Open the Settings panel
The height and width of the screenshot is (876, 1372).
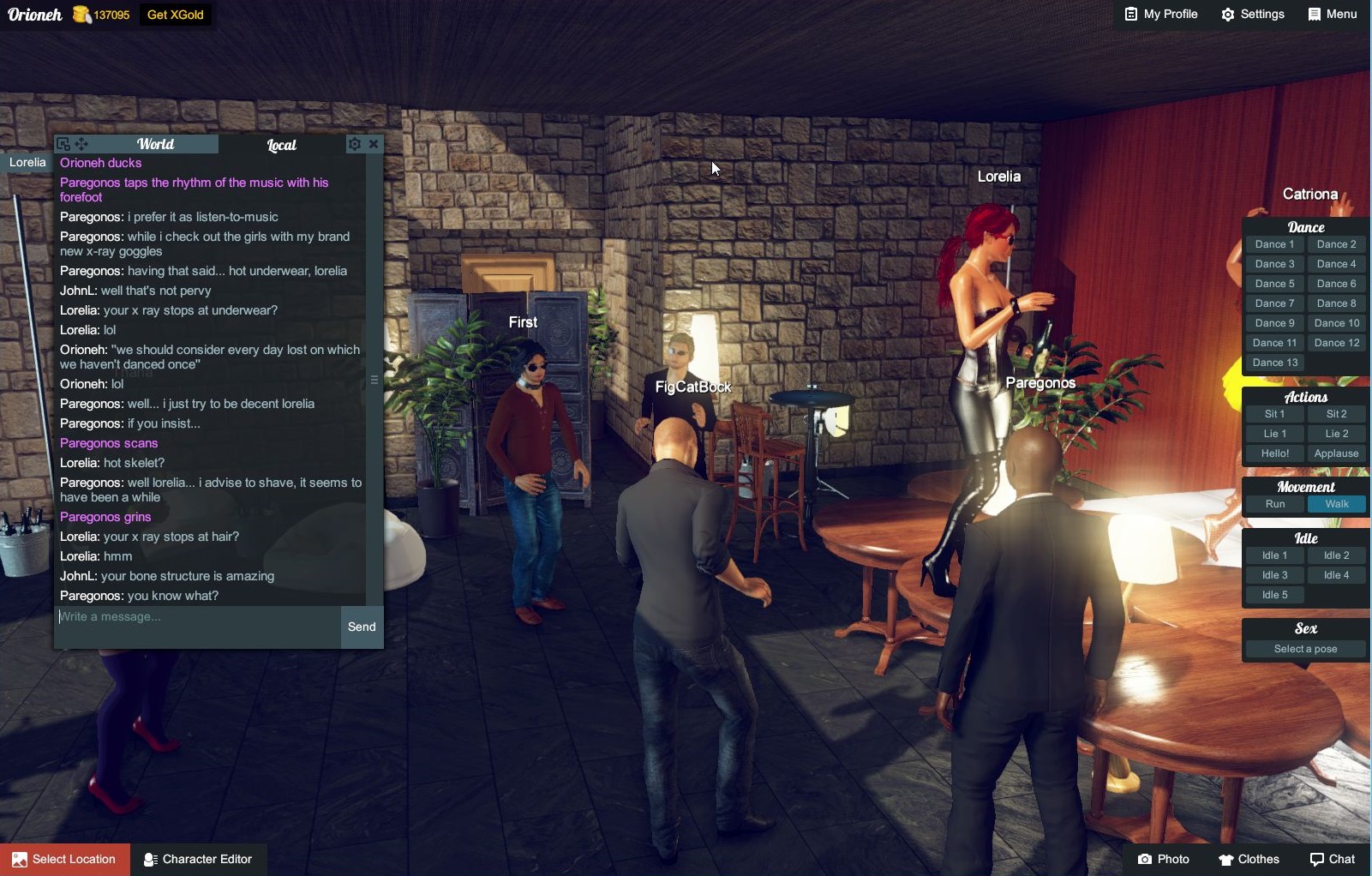[1253, 15]
